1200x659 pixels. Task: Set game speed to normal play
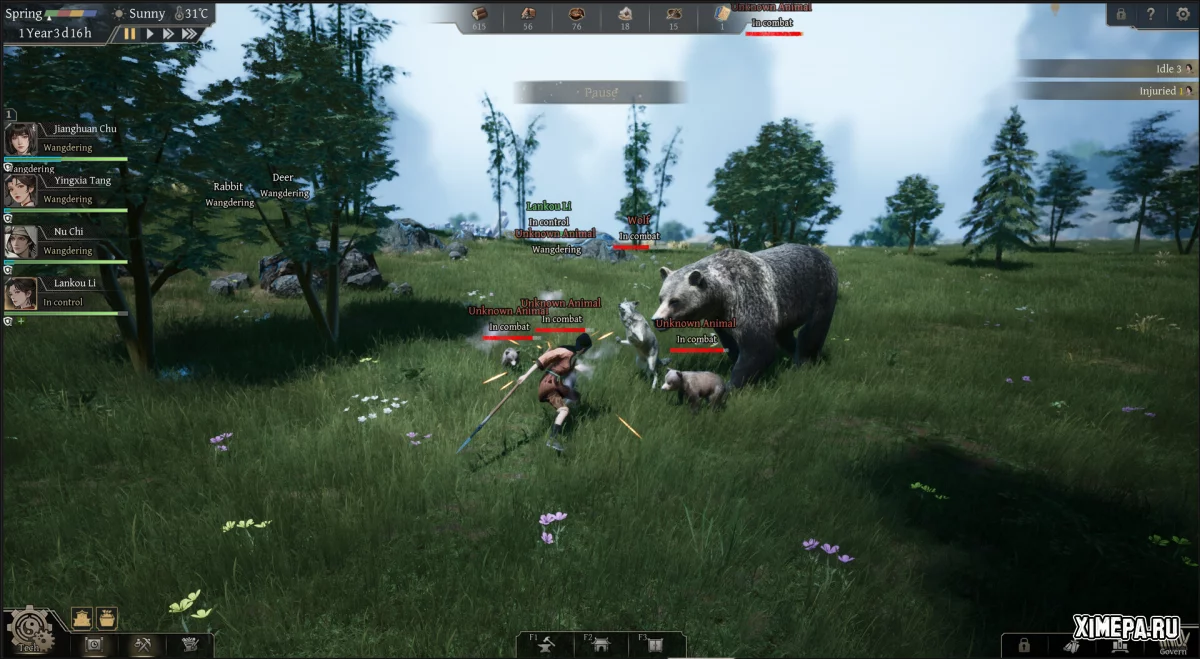150,33
